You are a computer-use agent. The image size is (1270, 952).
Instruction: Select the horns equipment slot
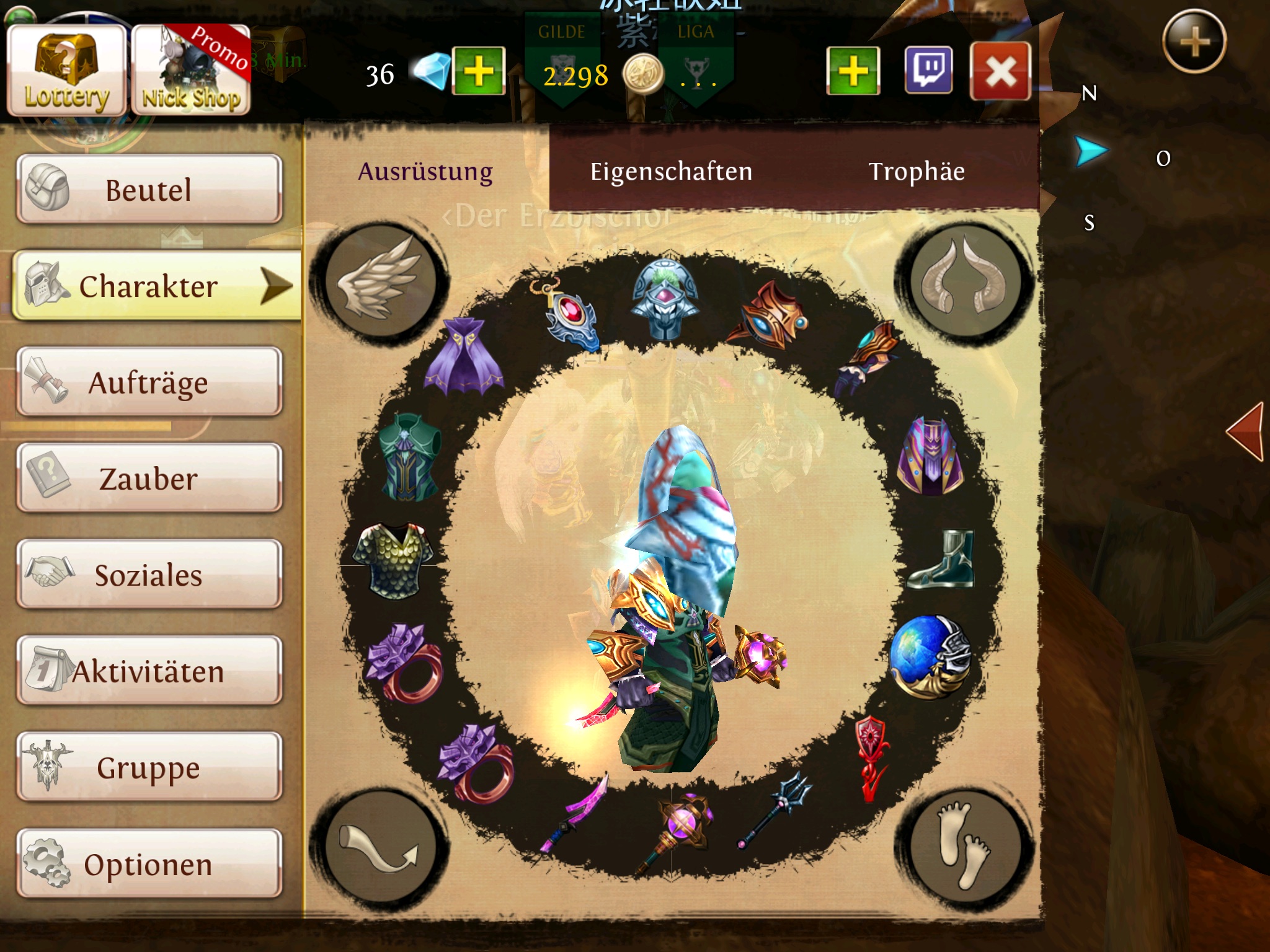964,281
